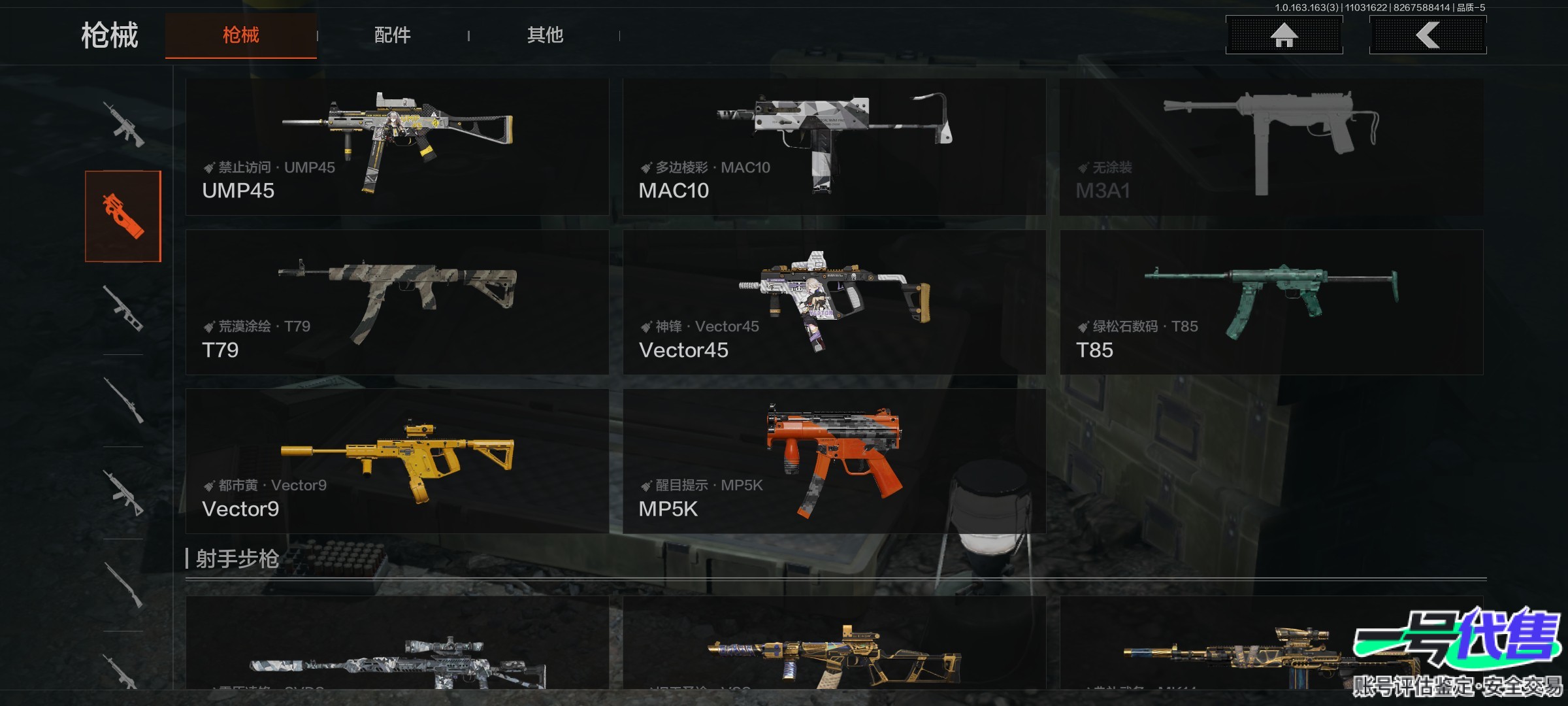Select the 其他 tab
The width and height of the screenshot is (1568, 706).
545,35
